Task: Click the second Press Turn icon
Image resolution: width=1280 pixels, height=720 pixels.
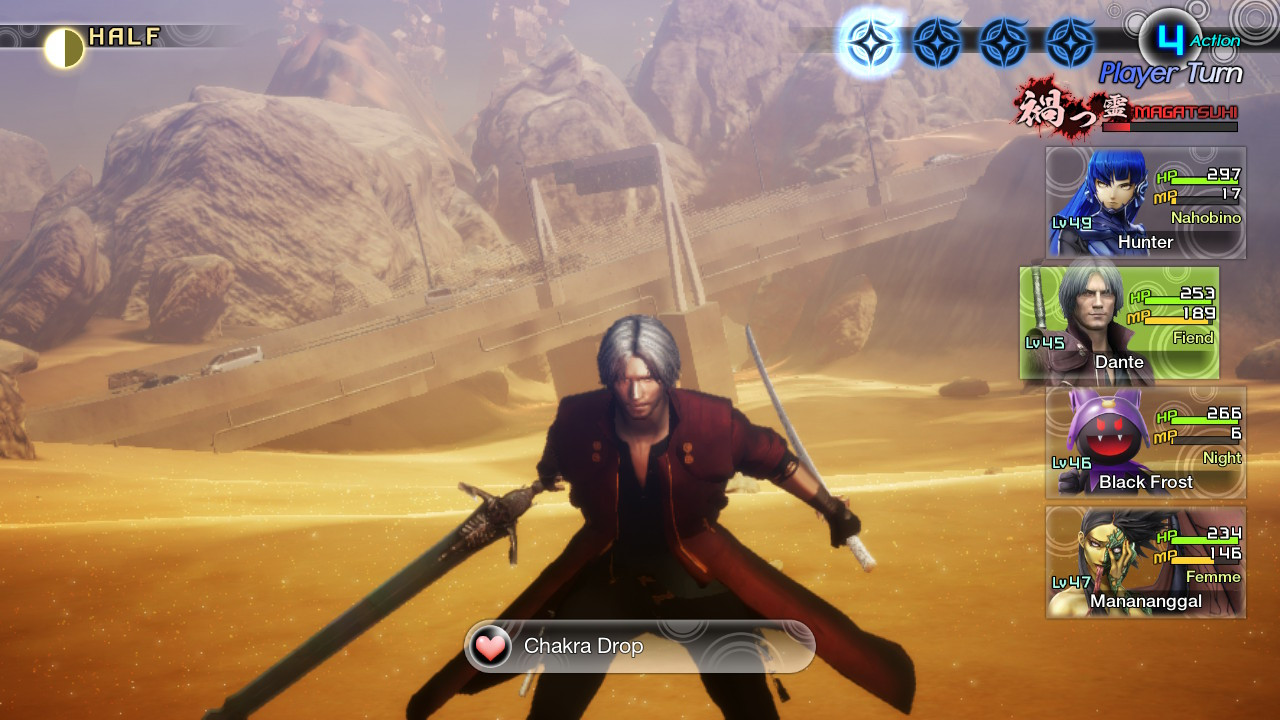Action: pos(935,40)
